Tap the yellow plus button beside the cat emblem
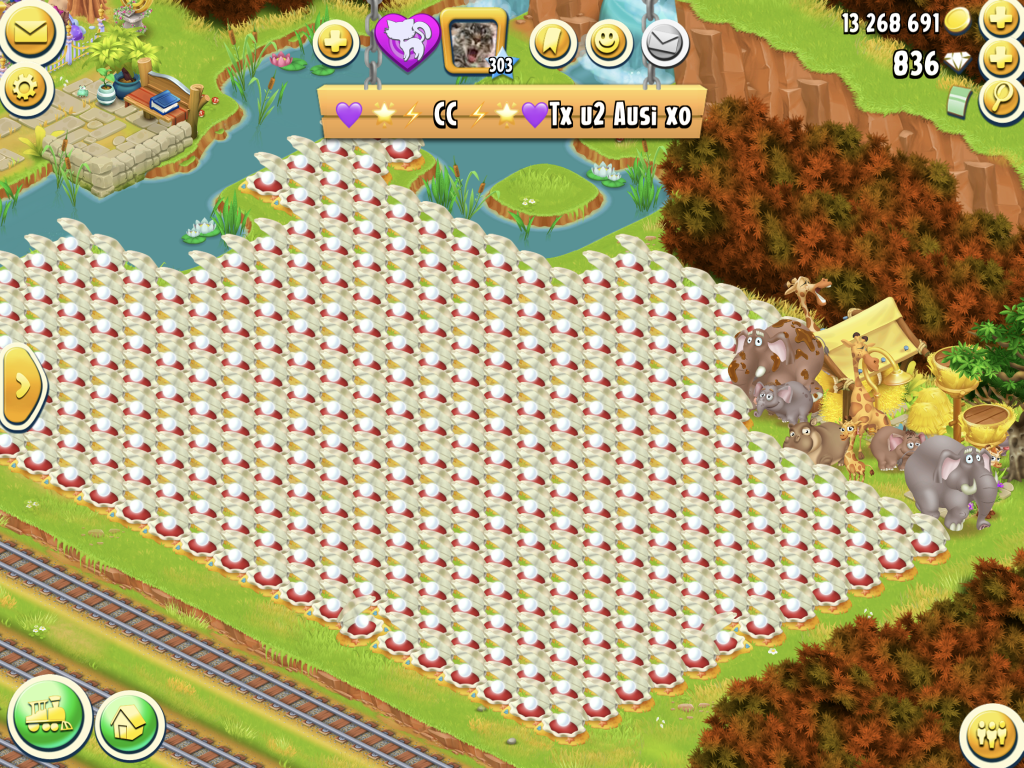 coord(336,44)
